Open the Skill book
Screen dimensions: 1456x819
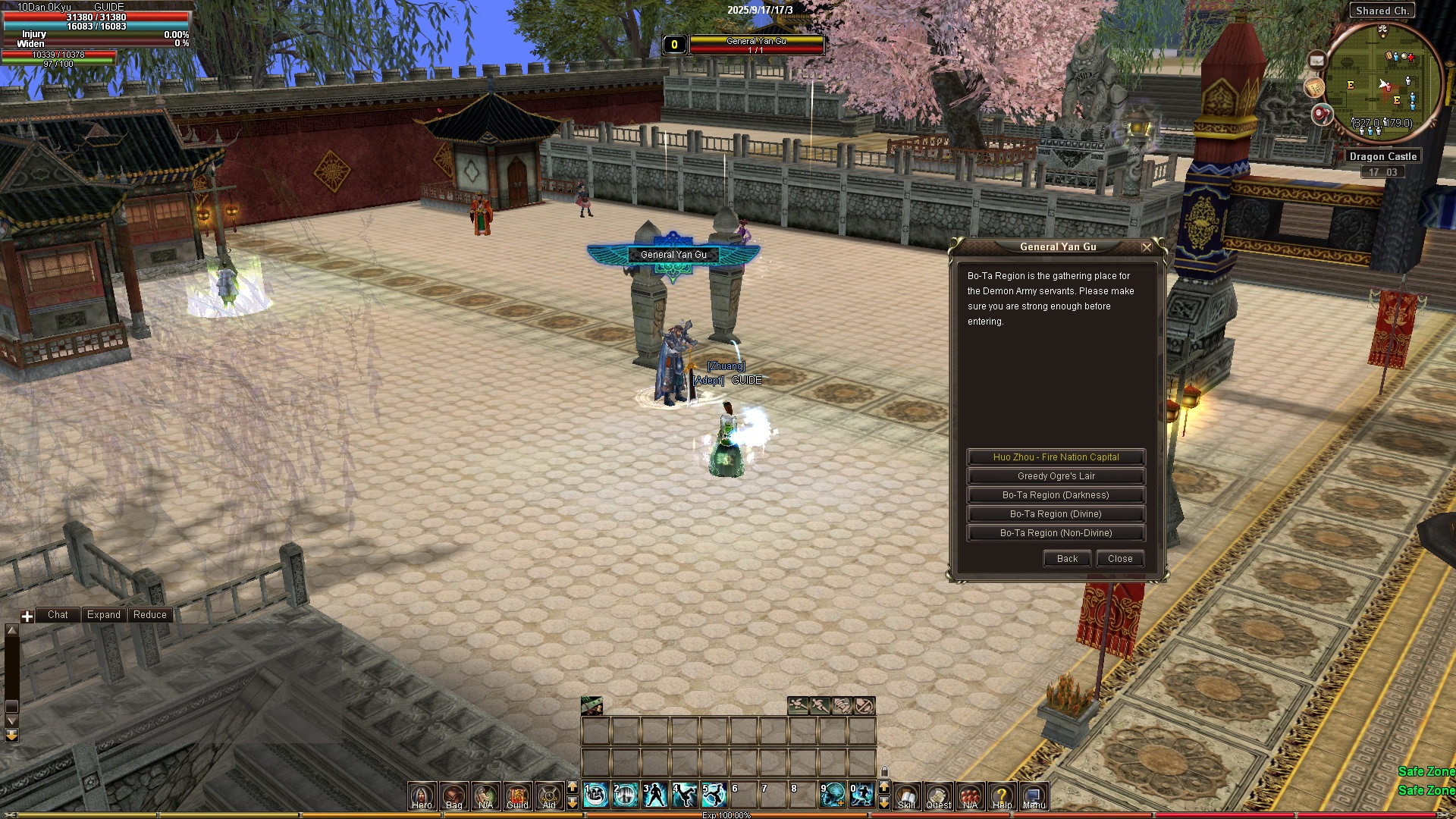pyautogui.click(x=907, y=796)
